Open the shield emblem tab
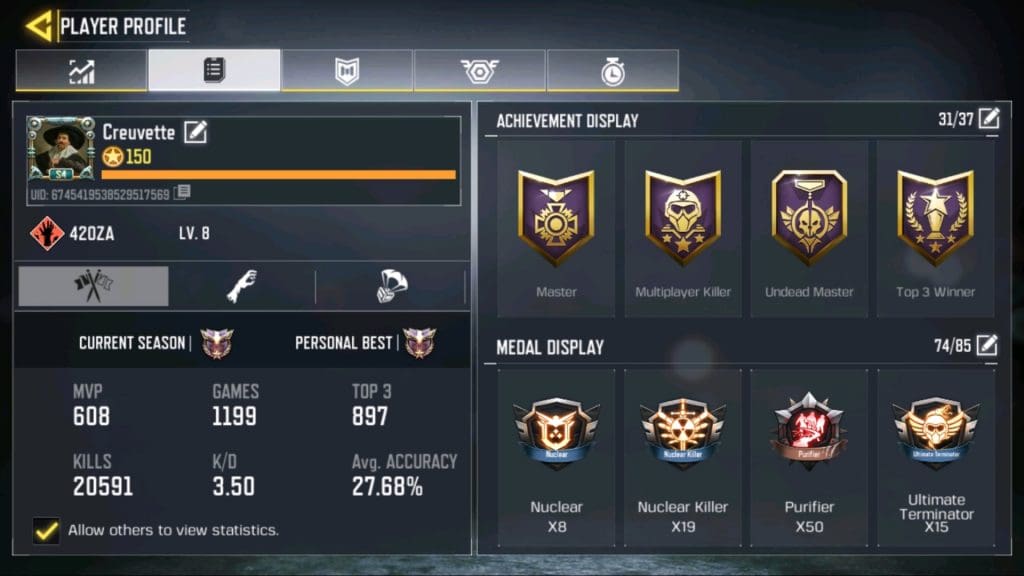 pyautogui.click(x=347, y=71)
